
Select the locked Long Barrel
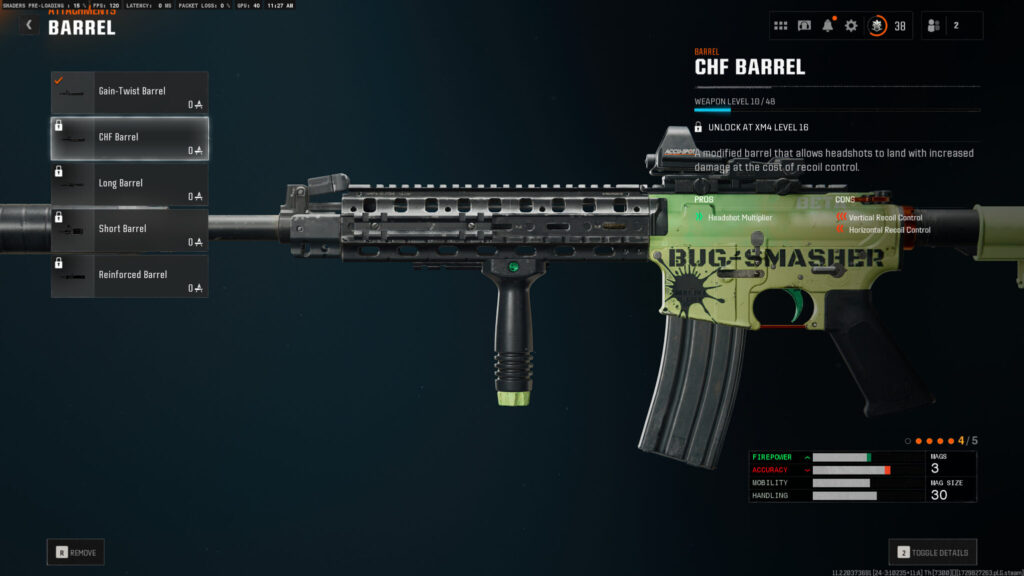tap(130, 184)
